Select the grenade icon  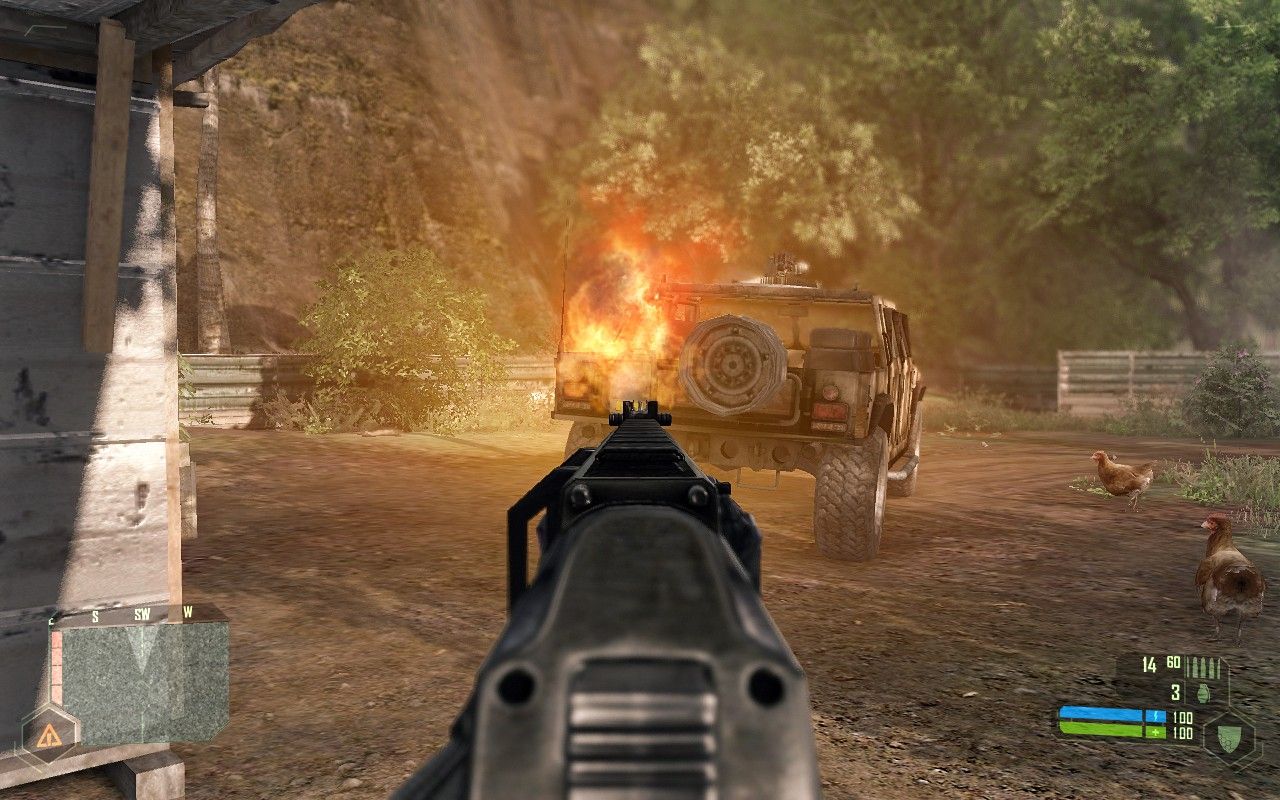coord(1204,692)
